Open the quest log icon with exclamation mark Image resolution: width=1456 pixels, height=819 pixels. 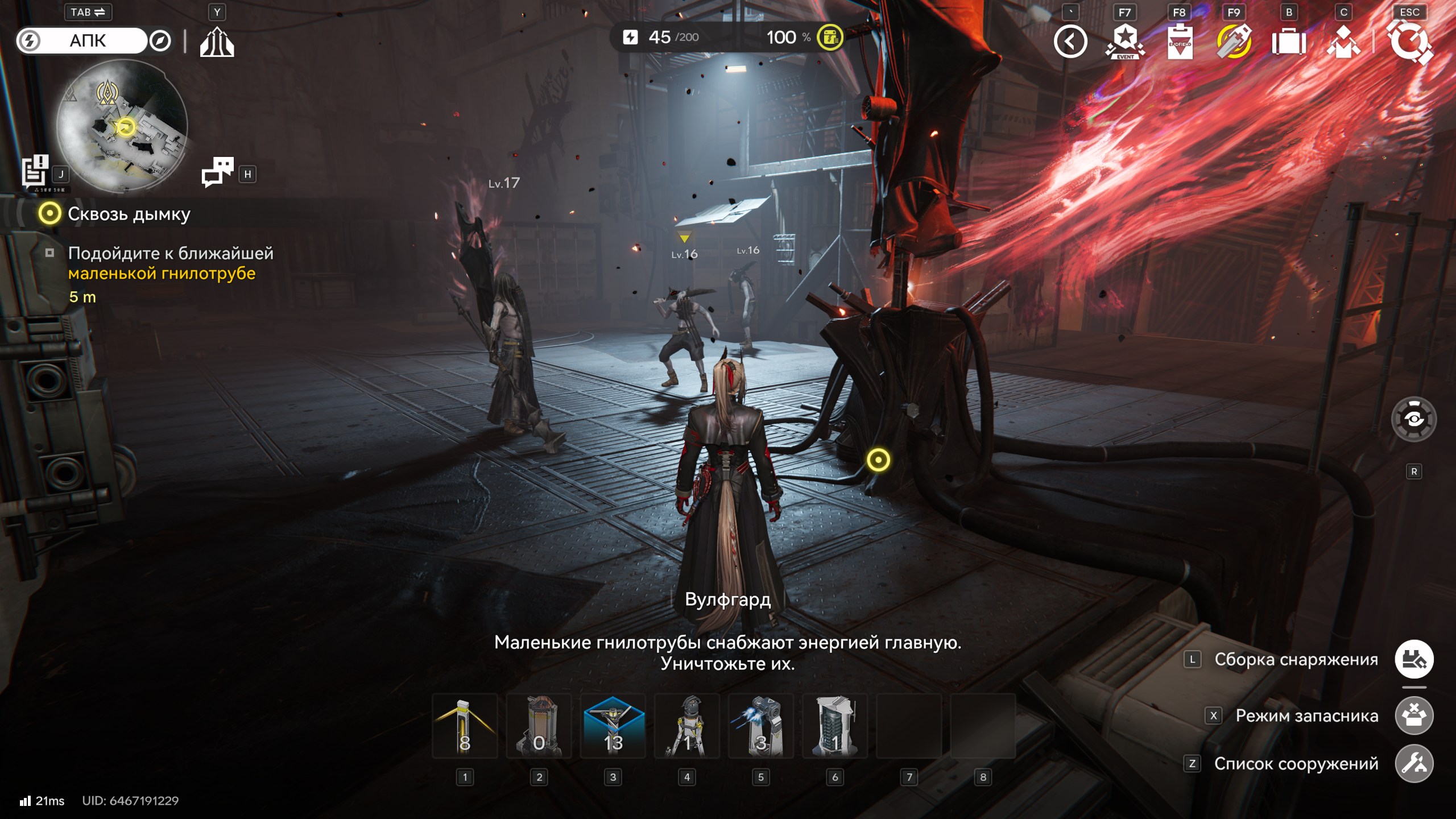click(x=35, y=171)
